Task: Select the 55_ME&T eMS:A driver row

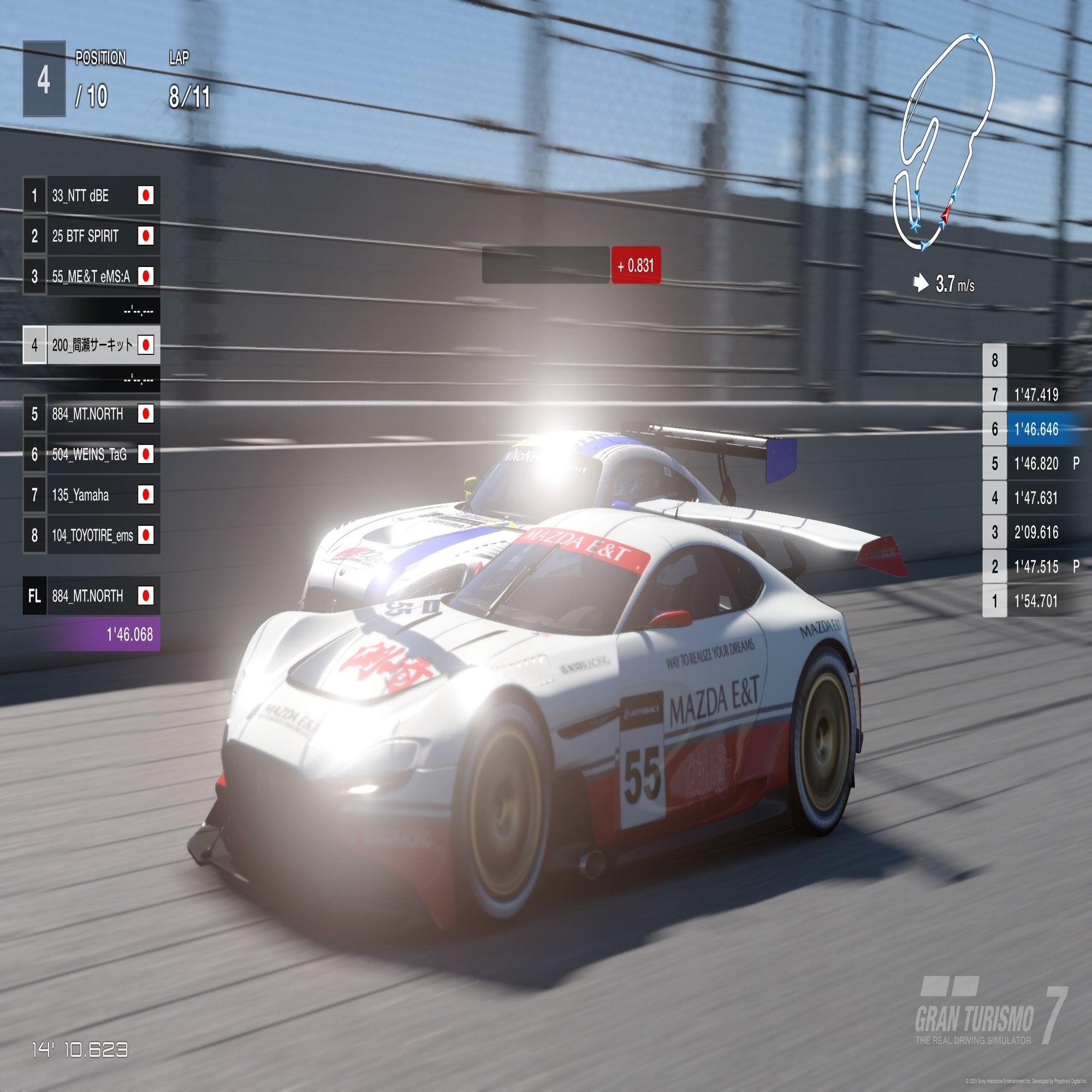Action: [x=92, y=276]
